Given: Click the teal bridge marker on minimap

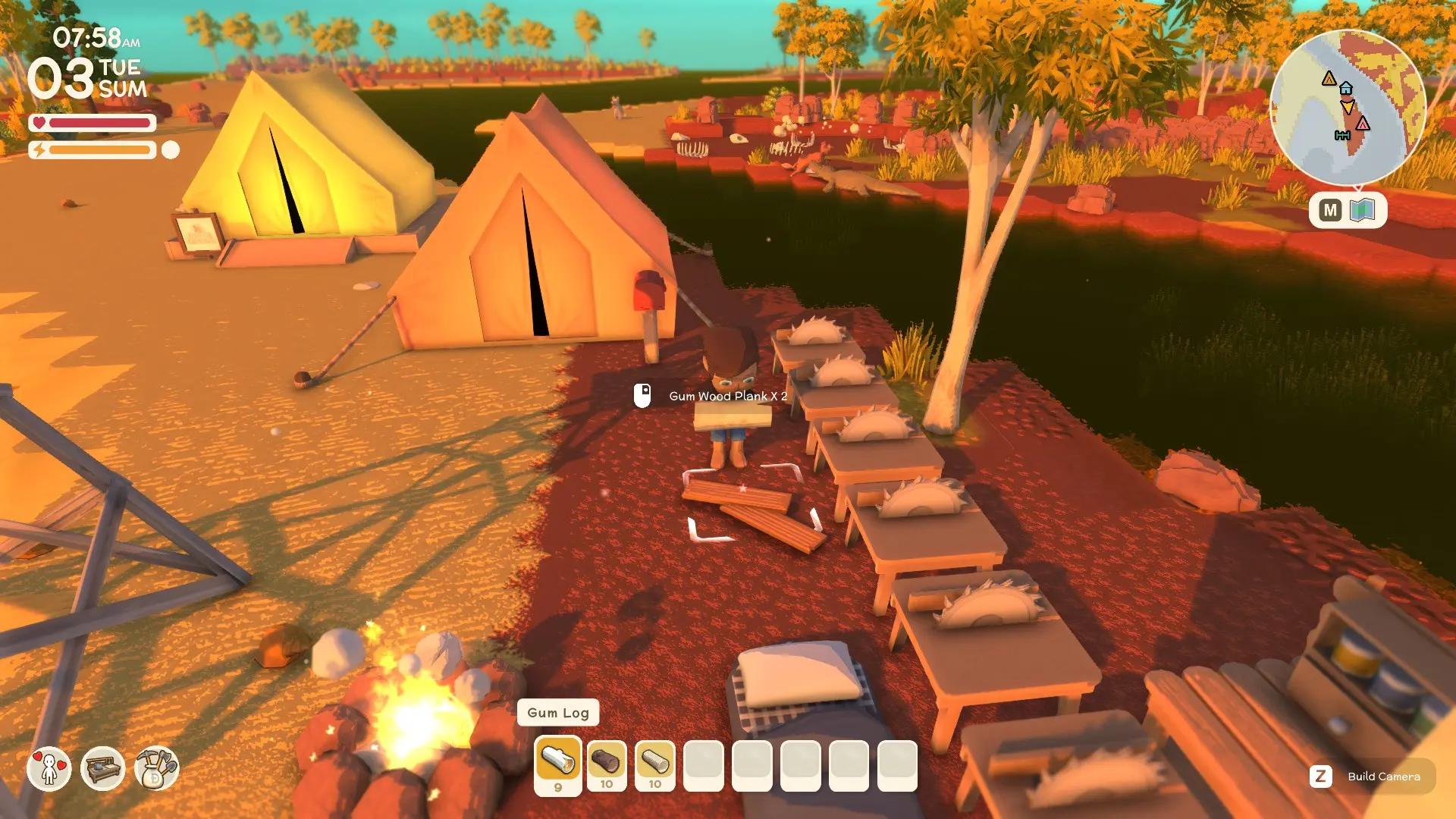Looking at the screenshot, I should (1342, 136).
